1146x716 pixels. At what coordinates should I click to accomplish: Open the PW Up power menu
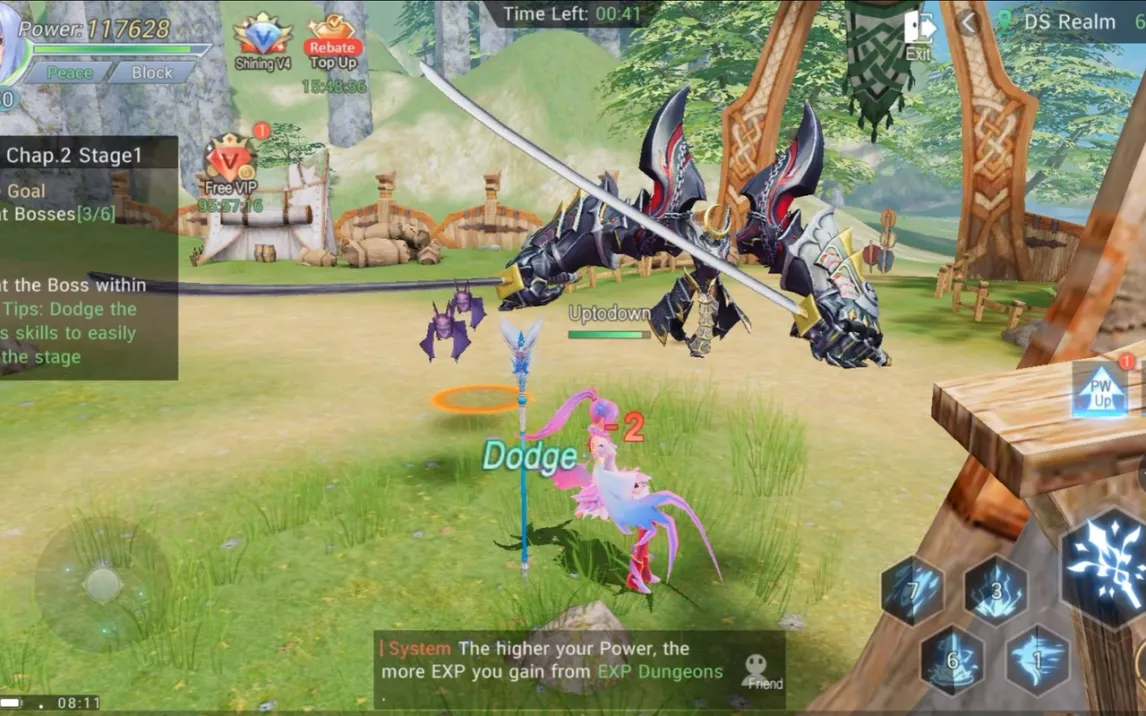[x=1101, y=390]
